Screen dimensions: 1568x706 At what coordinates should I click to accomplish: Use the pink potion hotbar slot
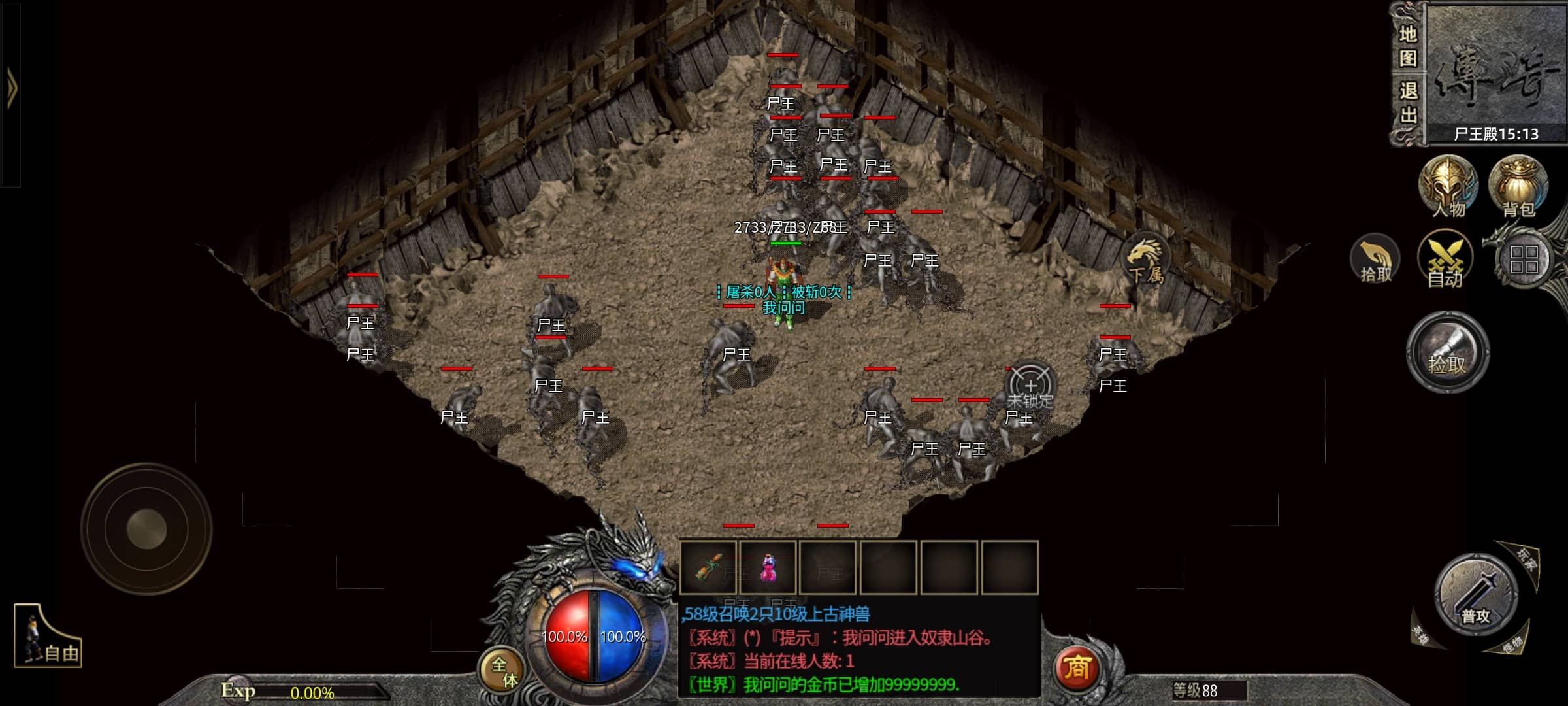pyautogui.click(x=768, y=567)
